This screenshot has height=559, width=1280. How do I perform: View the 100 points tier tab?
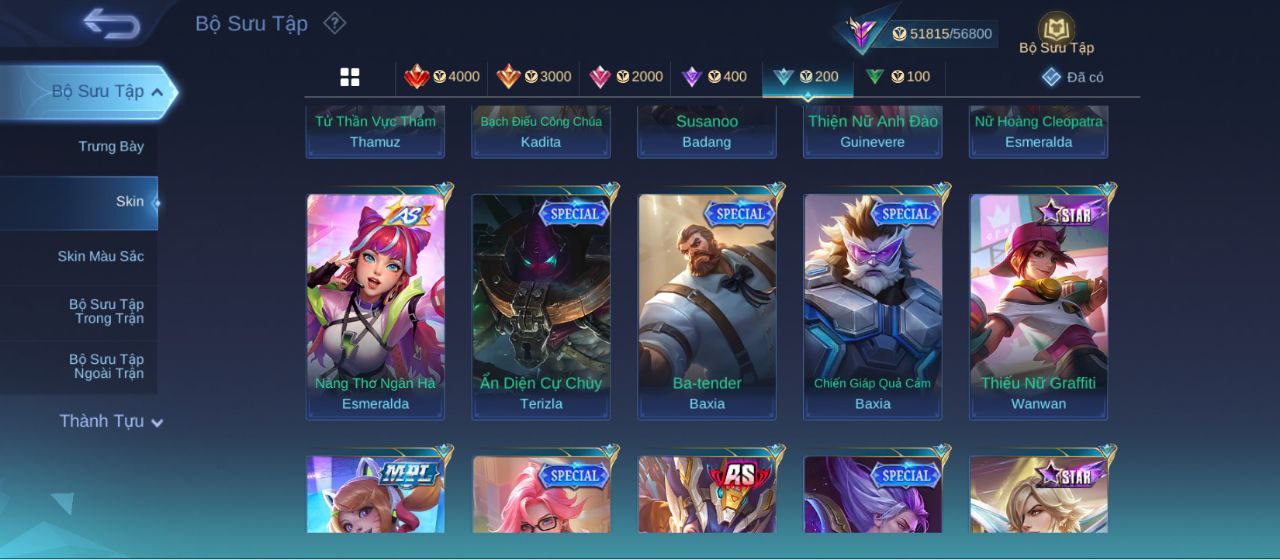(898, 77)
